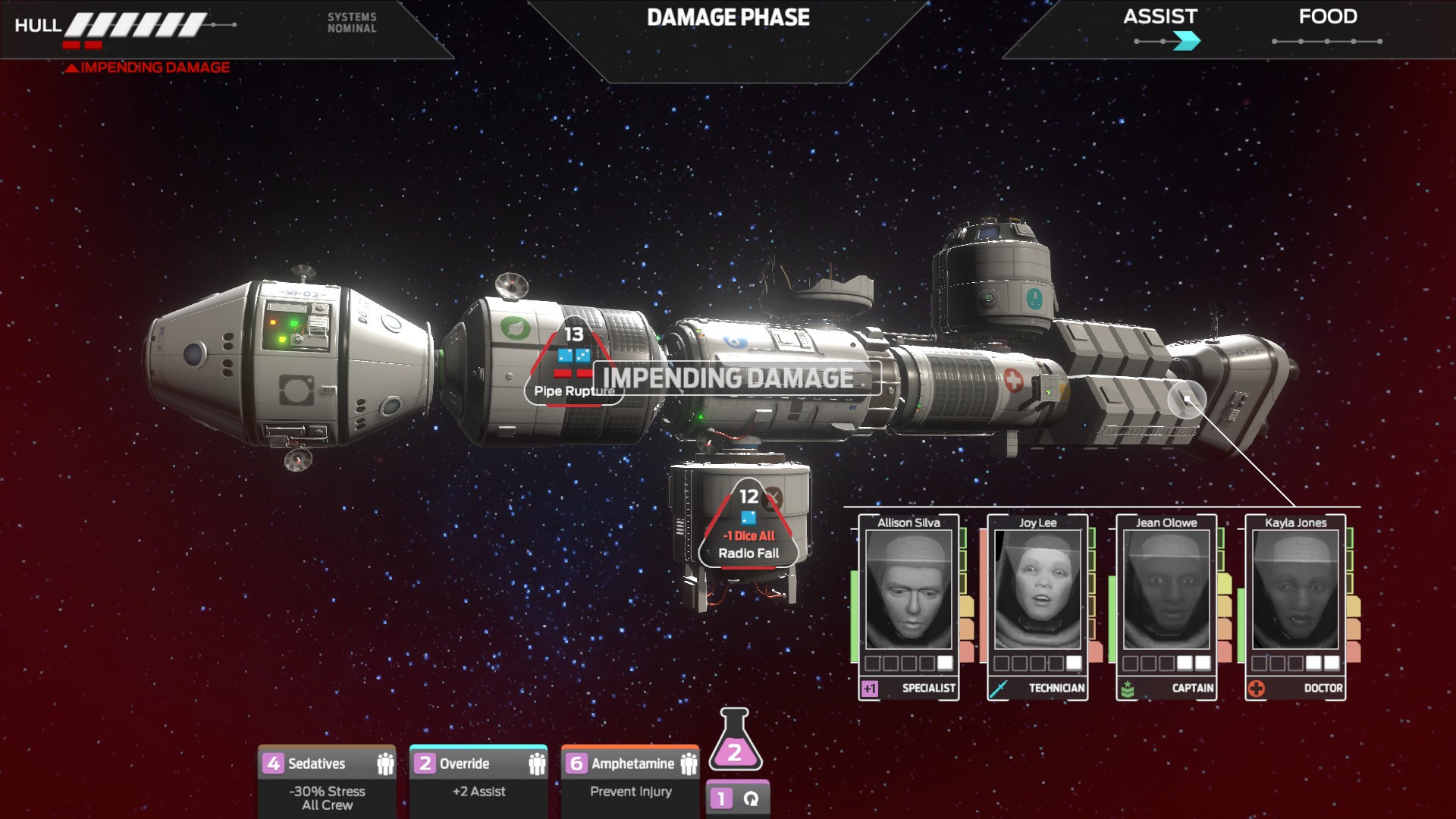Select the Sedatives research card
This screenshot has height=819, width=1456.
point(327,781)
